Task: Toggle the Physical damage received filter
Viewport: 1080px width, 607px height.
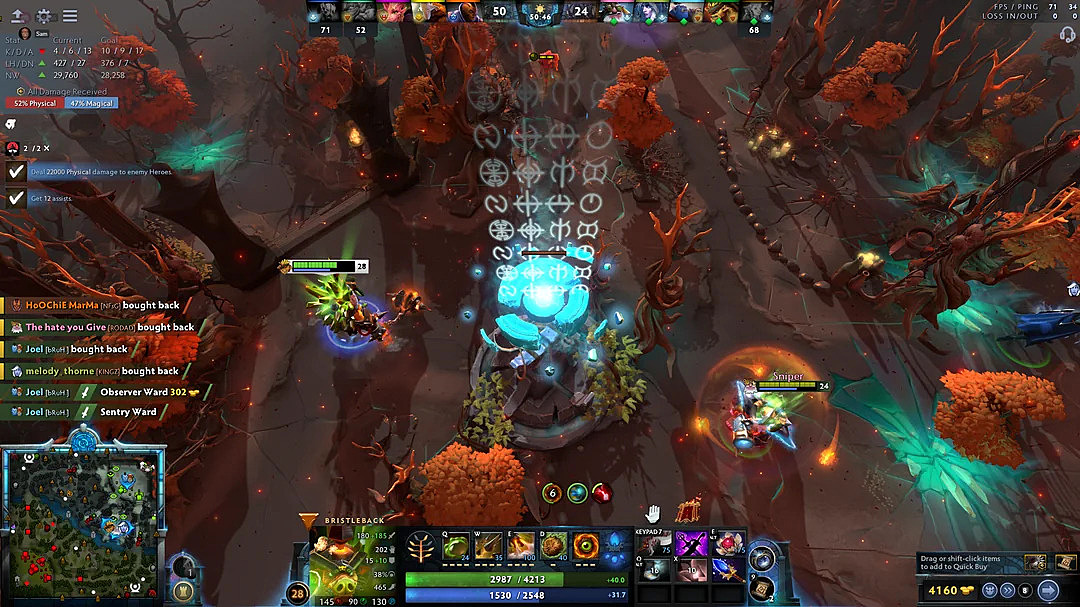Action: click(x=36, y=103)
